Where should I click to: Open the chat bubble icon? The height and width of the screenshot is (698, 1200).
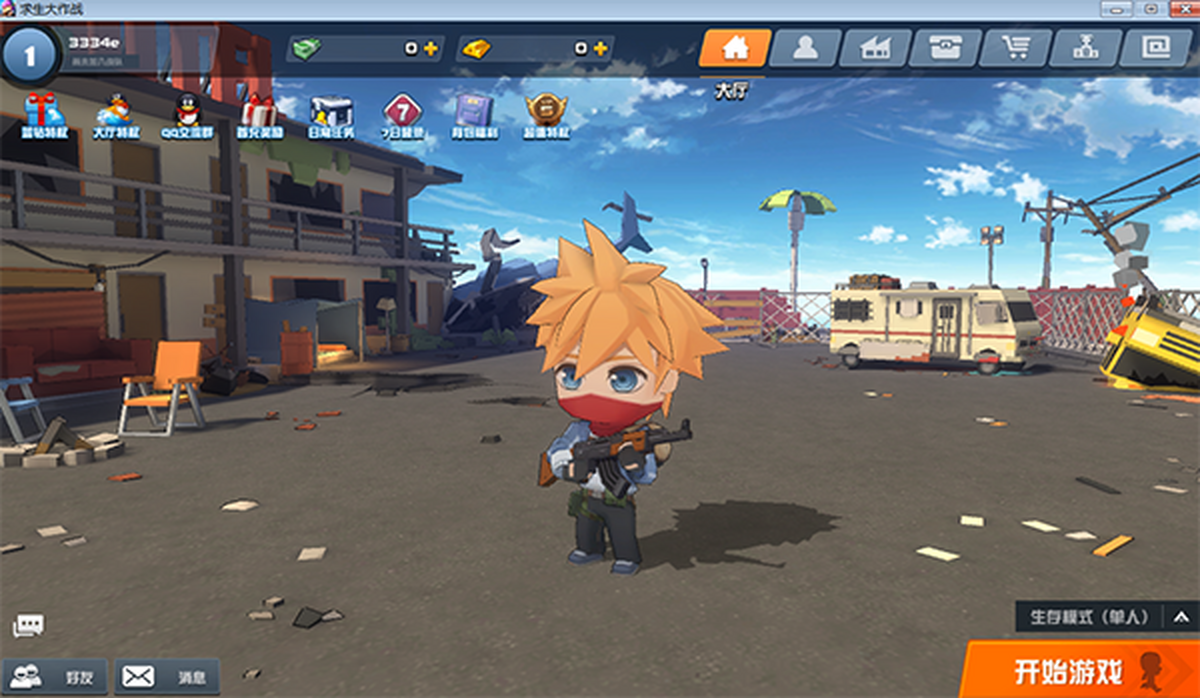[28, 626]
